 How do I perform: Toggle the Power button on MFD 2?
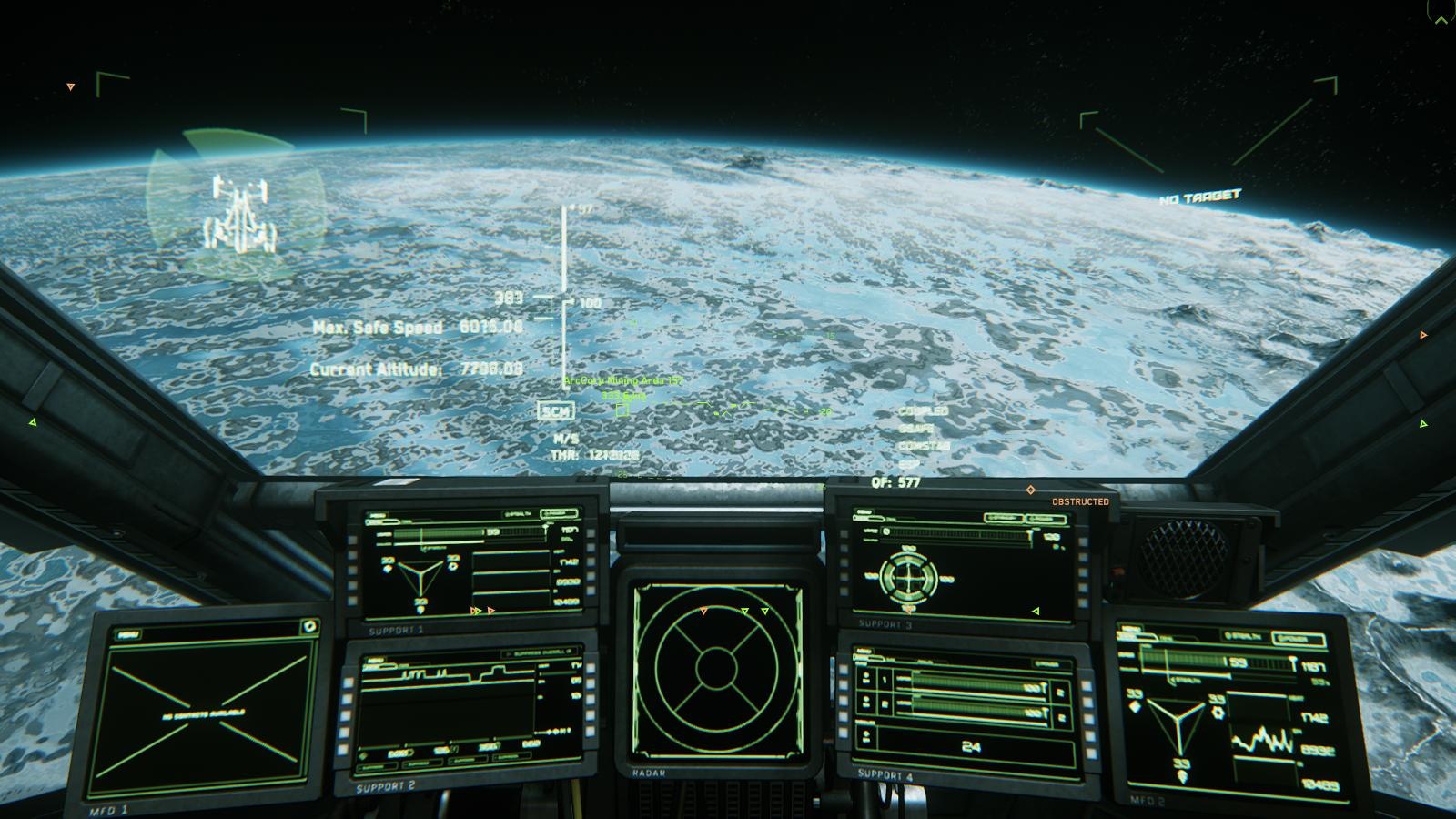pos(1298,640)
